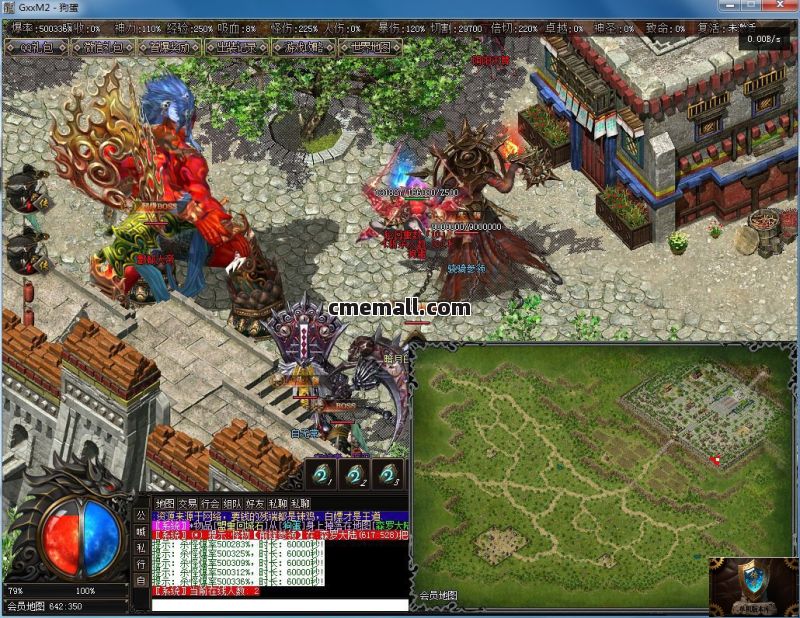Open the QQ礼包 gift pack button

pos(42,46)
